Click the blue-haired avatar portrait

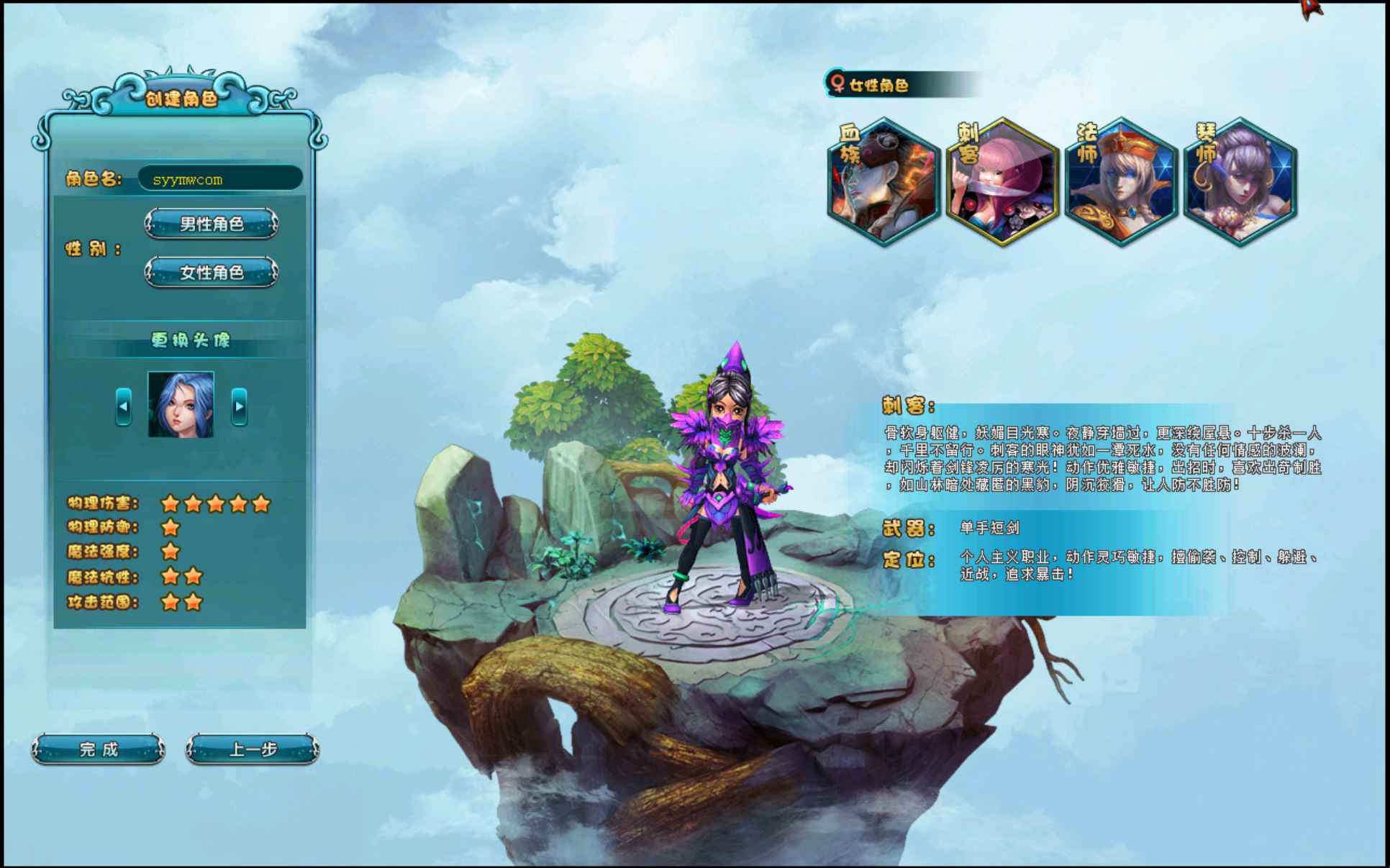(x=181, y=404)
